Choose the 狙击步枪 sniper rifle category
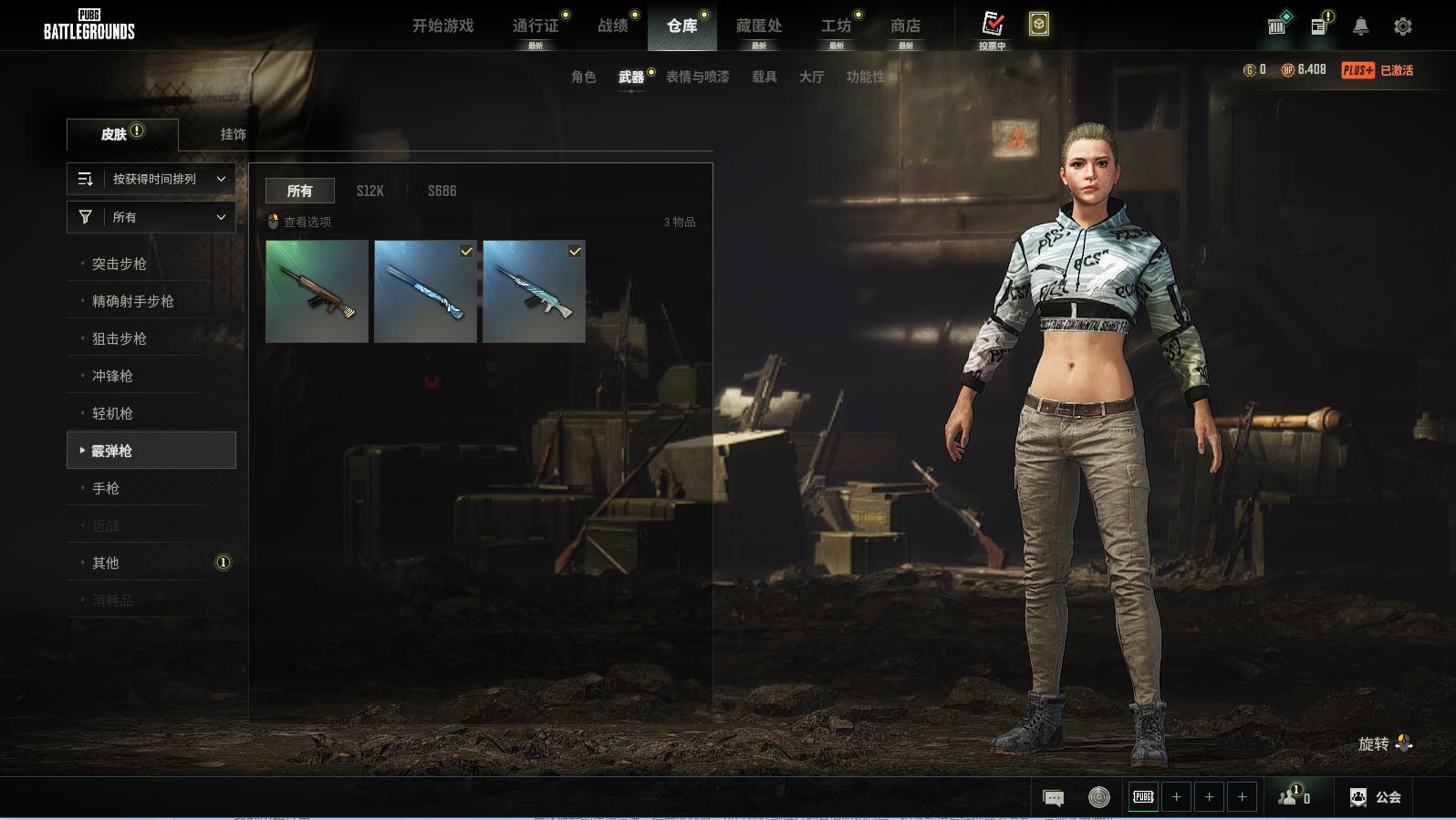Viewport: 1456px width, 820px height. (120, 338)
